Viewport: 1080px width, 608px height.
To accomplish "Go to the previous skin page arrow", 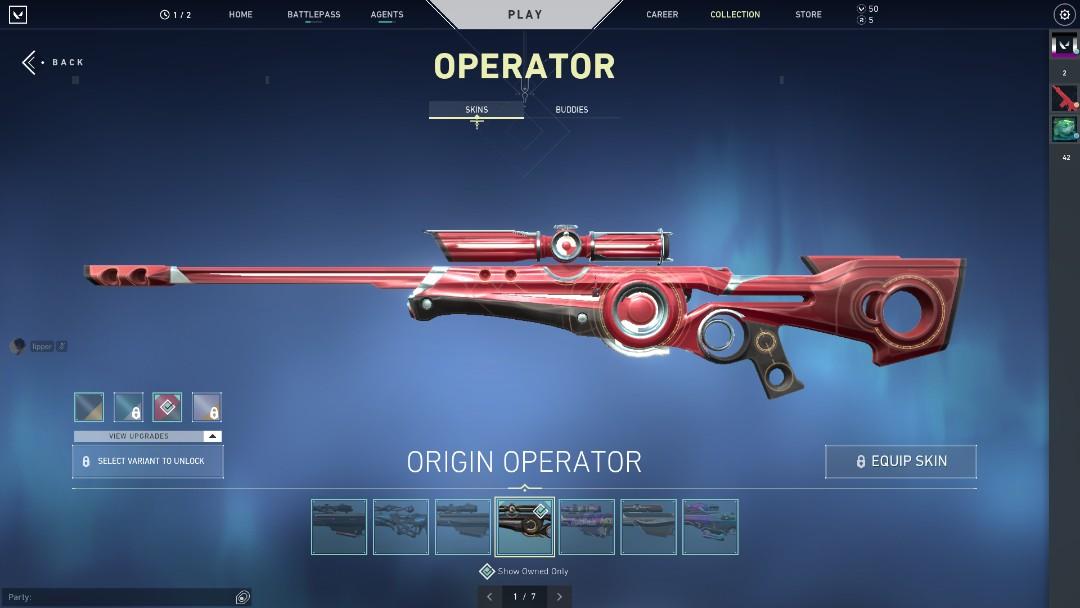I will click(489, 597).
